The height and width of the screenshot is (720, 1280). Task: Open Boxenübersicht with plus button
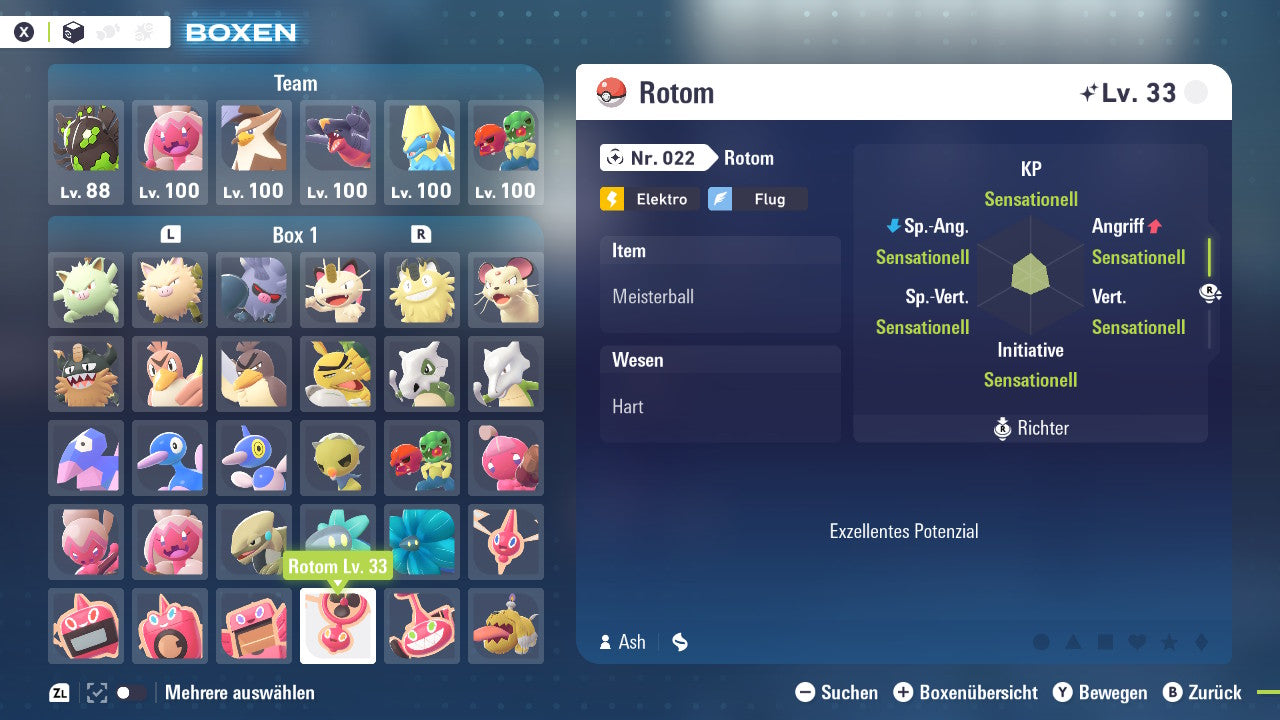tap(904, 692)
